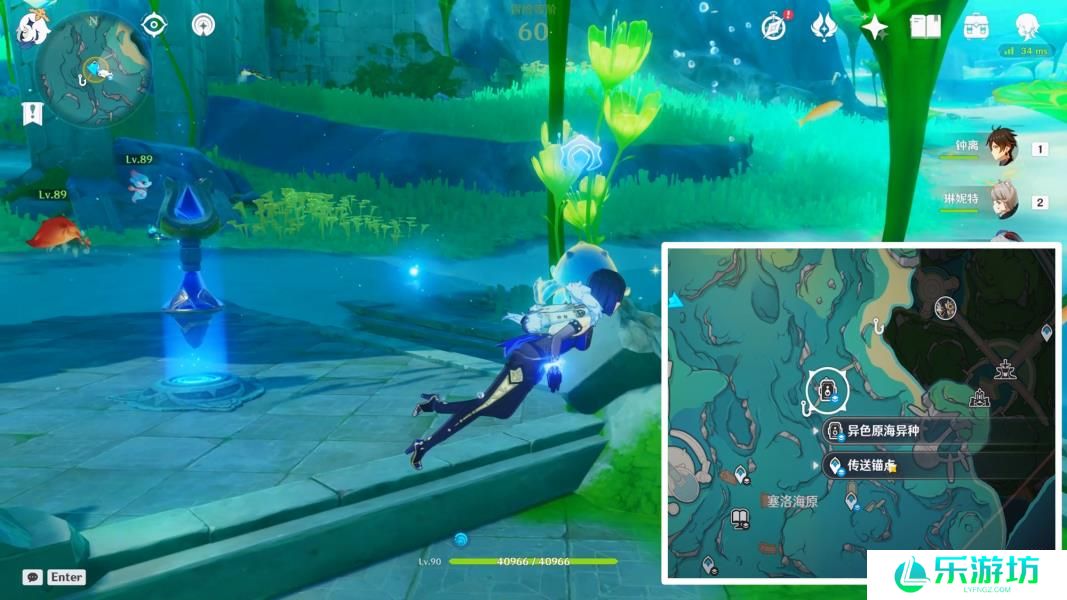Activate the Elemental Sight eye icon

click(x=153, y=25)
